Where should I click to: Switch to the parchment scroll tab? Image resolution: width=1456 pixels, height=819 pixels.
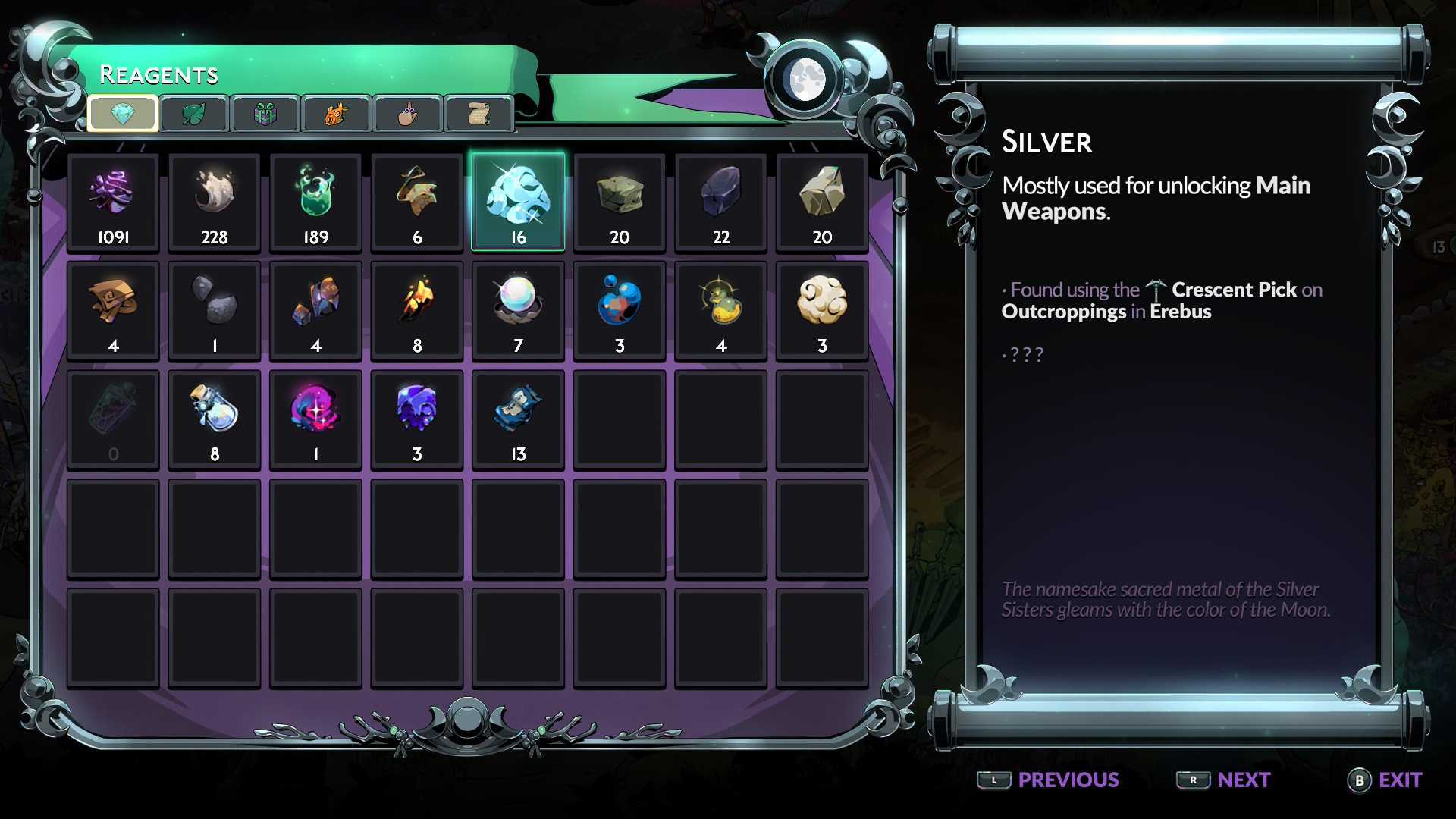[479, 114]
